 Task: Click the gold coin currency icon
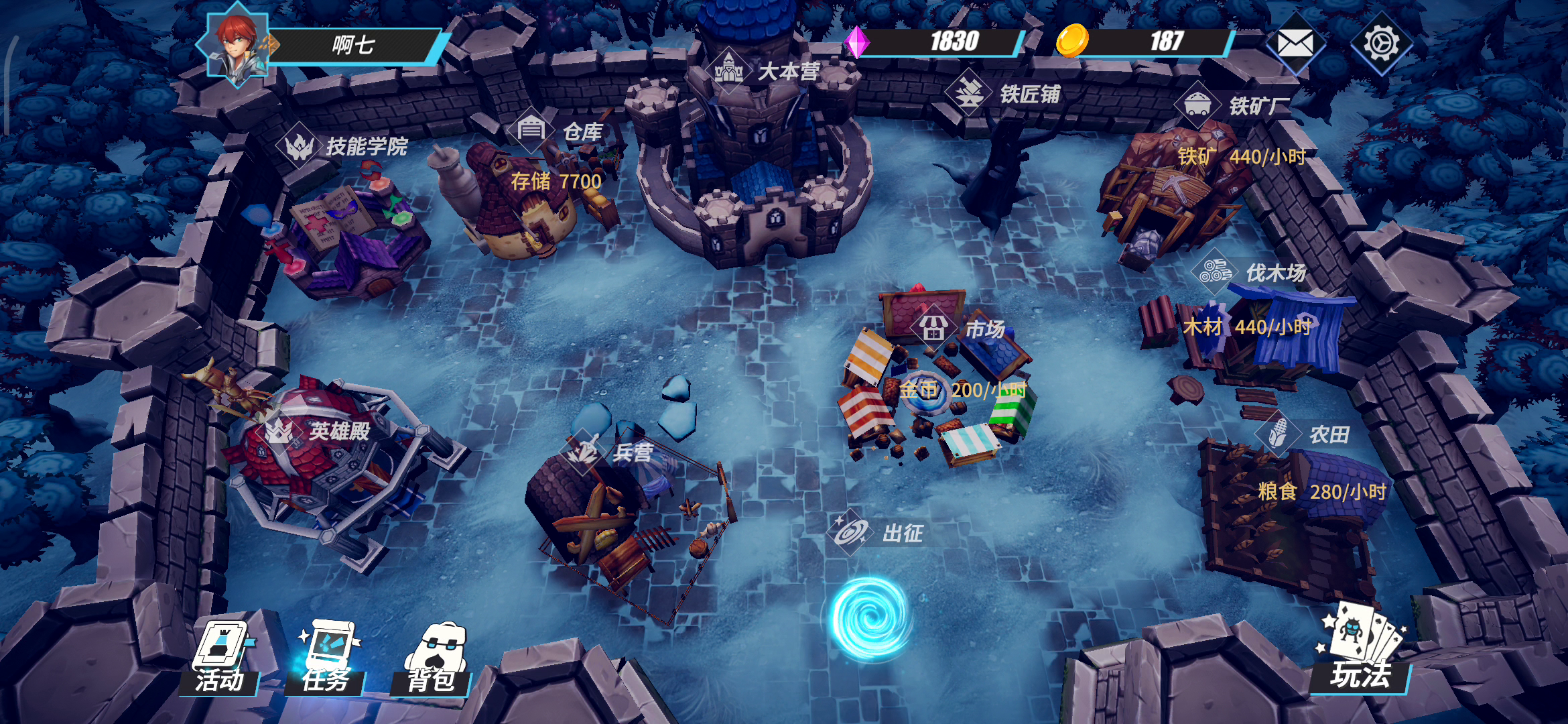click(x=1072, y=40)
